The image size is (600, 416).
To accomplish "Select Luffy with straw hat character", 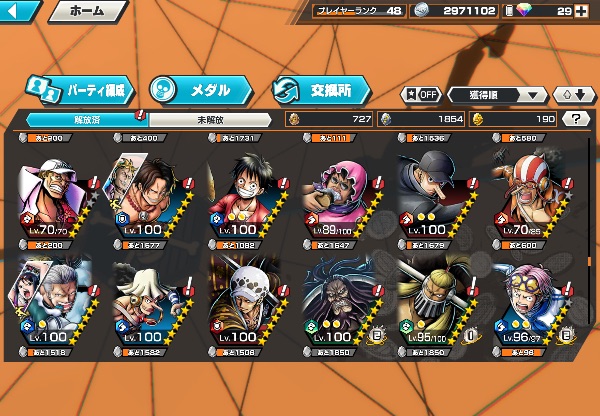I will point(244,191).
